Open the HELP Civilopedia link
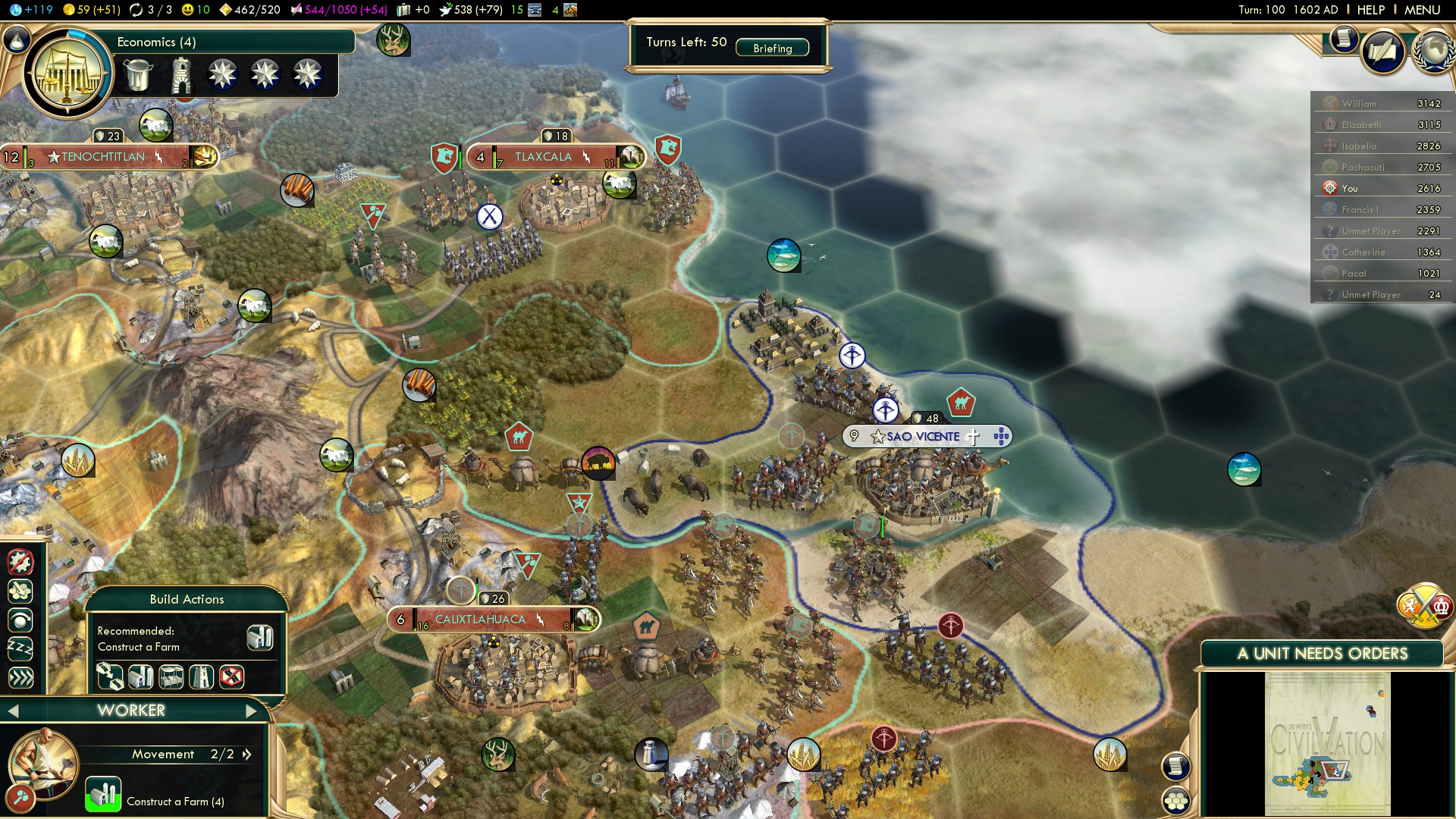Viewport: 1456px width, 819px height. tap(1370, 10)
